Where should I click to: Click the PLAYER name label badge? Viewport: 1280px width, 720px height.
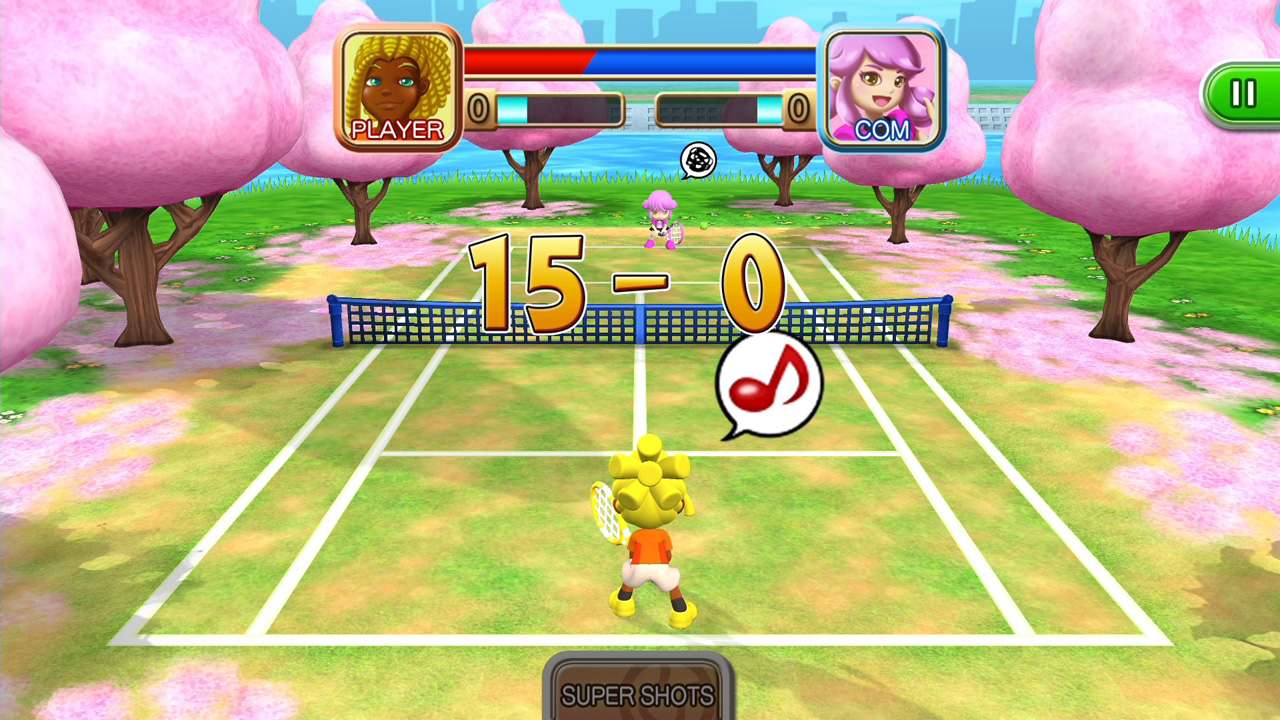tap(397, 128)
